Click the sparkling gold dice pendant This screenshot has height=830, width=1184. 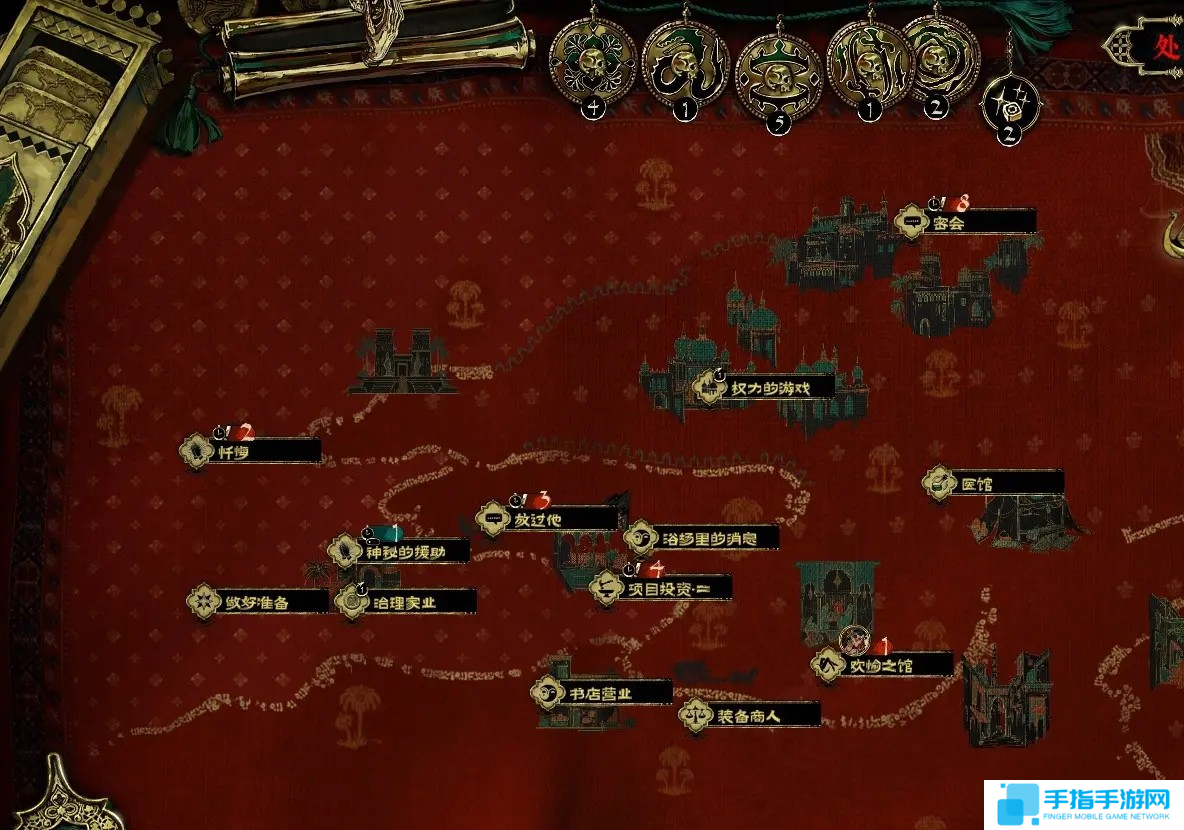coord(1010,101)
